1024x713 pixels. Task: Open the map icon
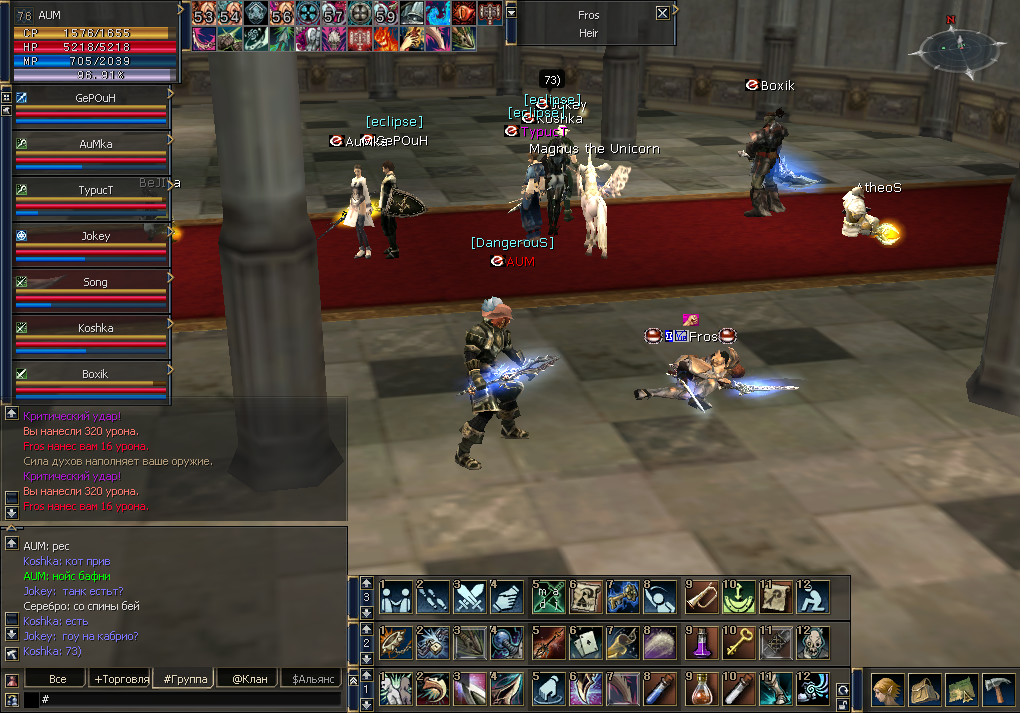pos(962,690)
